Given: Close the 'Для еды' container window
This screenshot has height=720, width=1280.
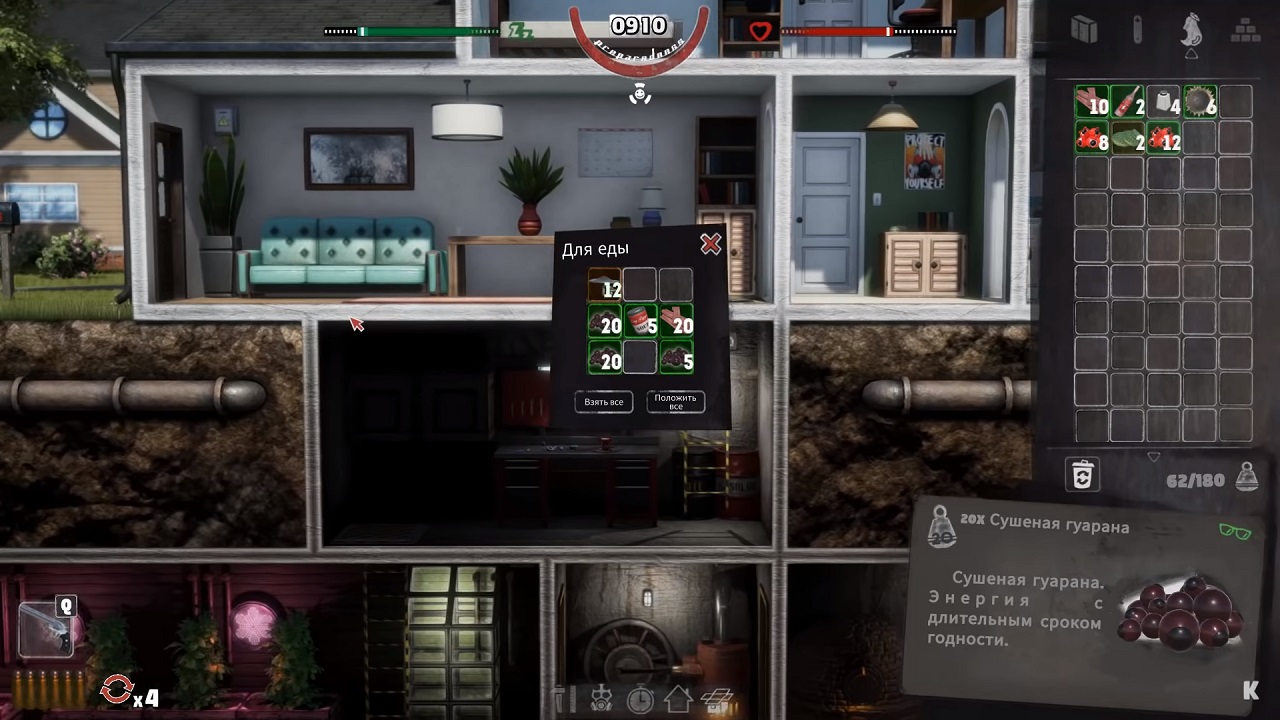Looking at the screenshot, I should coord(710,244).
